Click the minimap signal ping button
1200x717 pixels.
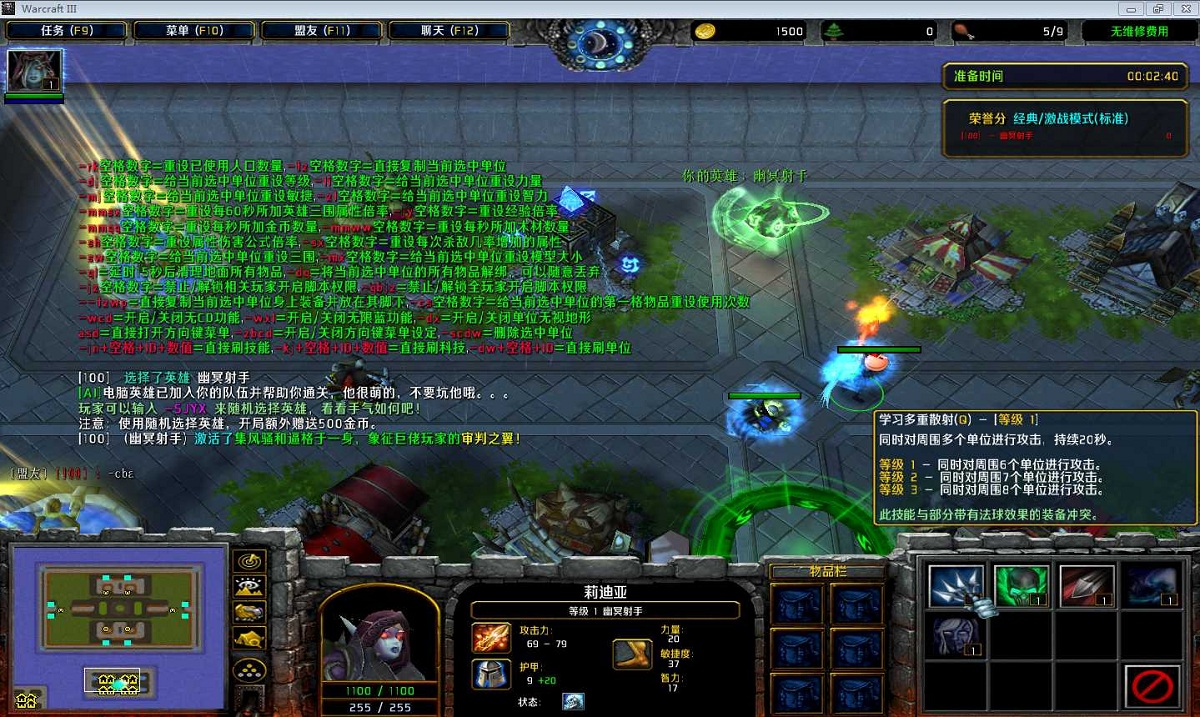(x=249, y=561)
